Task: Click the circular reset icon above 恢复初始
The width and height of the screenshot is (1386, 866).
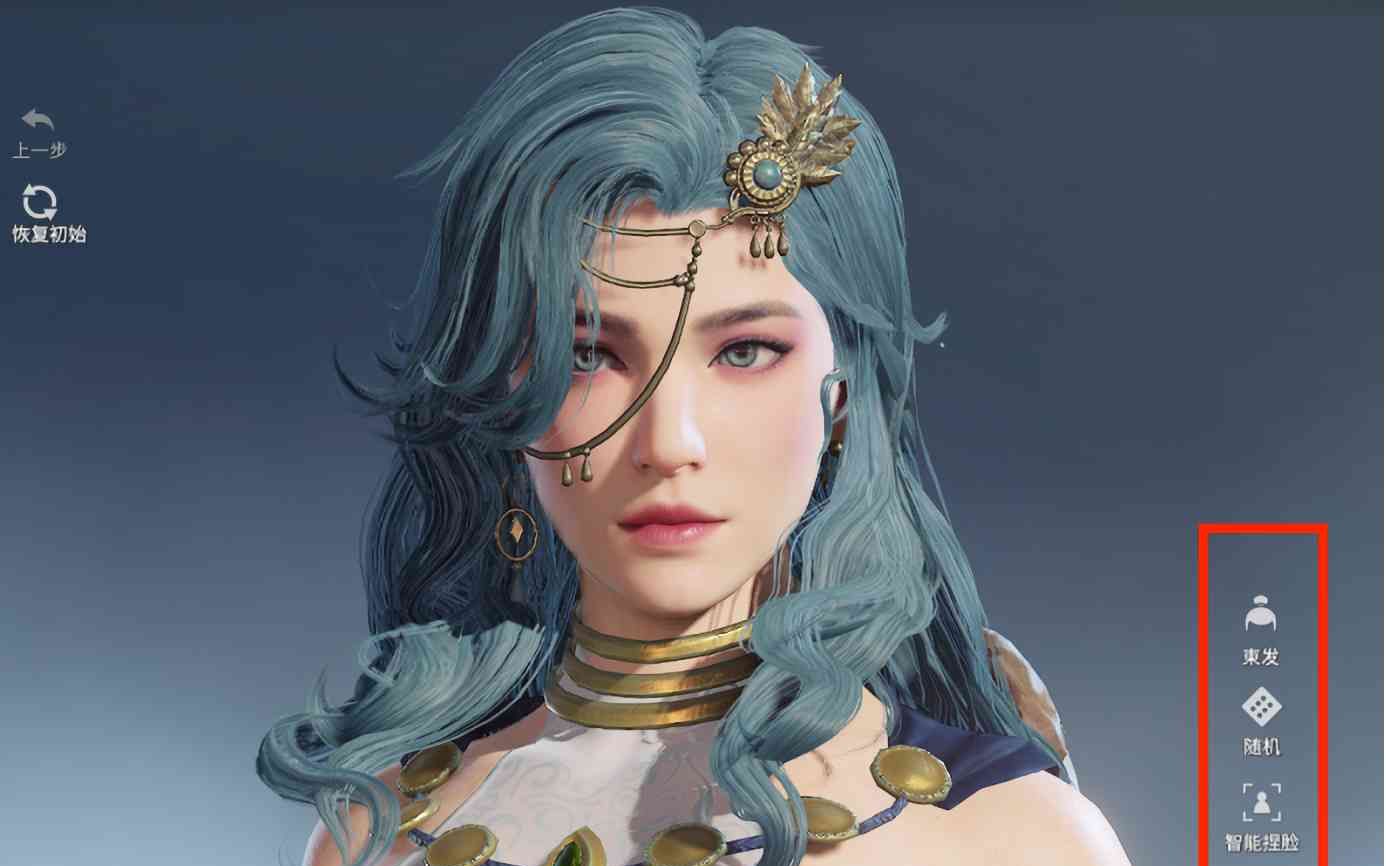Action: pyautogui.click(x=40, y=201)
